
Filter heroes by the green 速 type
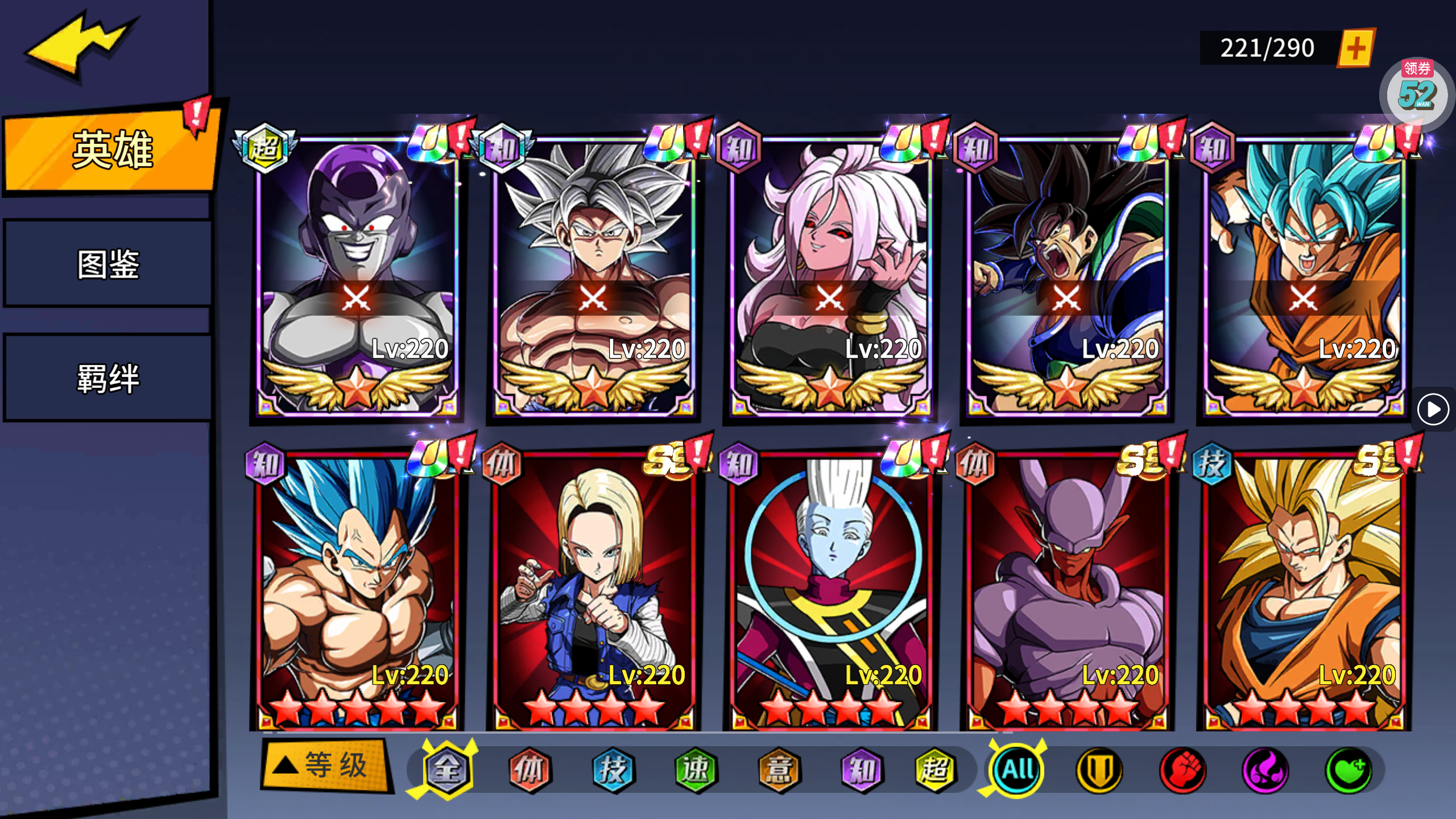click(x=696, y=770)
